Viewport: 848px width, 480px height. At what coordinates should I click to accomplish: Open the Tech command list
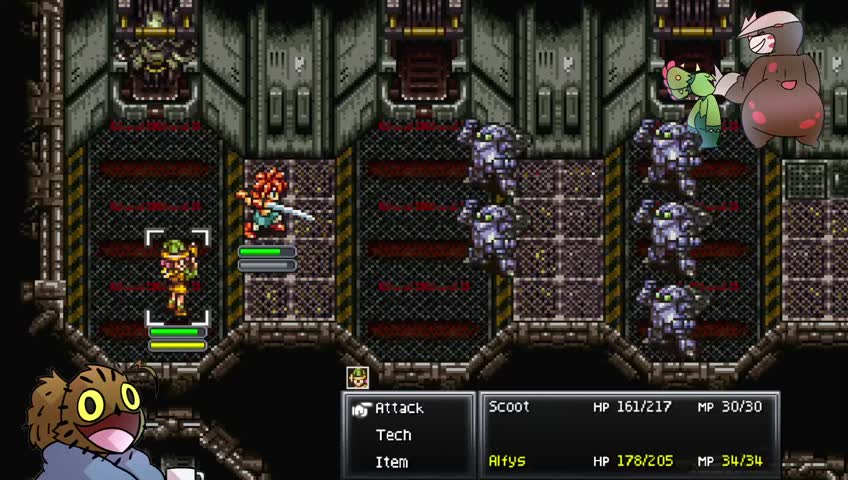coord(393,435)
